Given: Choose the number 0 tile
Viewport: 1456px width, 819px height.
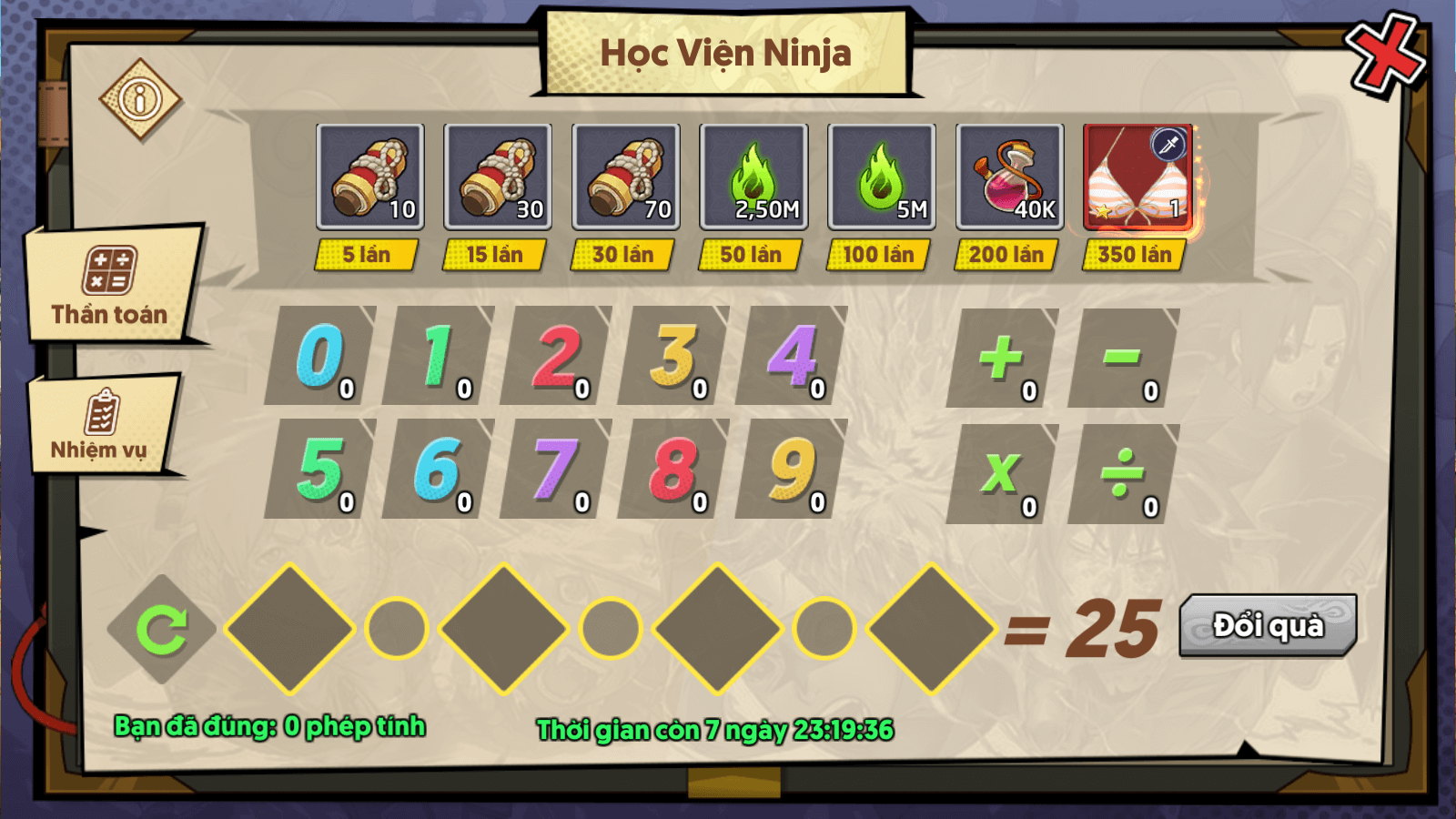Looking at the screenshot, I should click(320, 356).
